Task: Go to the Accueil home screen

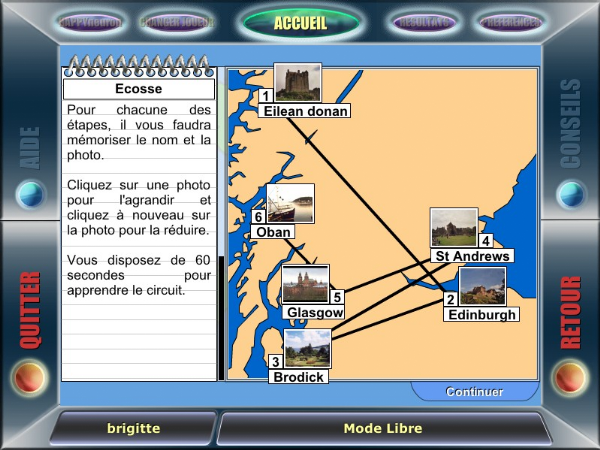Action: point(299,22)
